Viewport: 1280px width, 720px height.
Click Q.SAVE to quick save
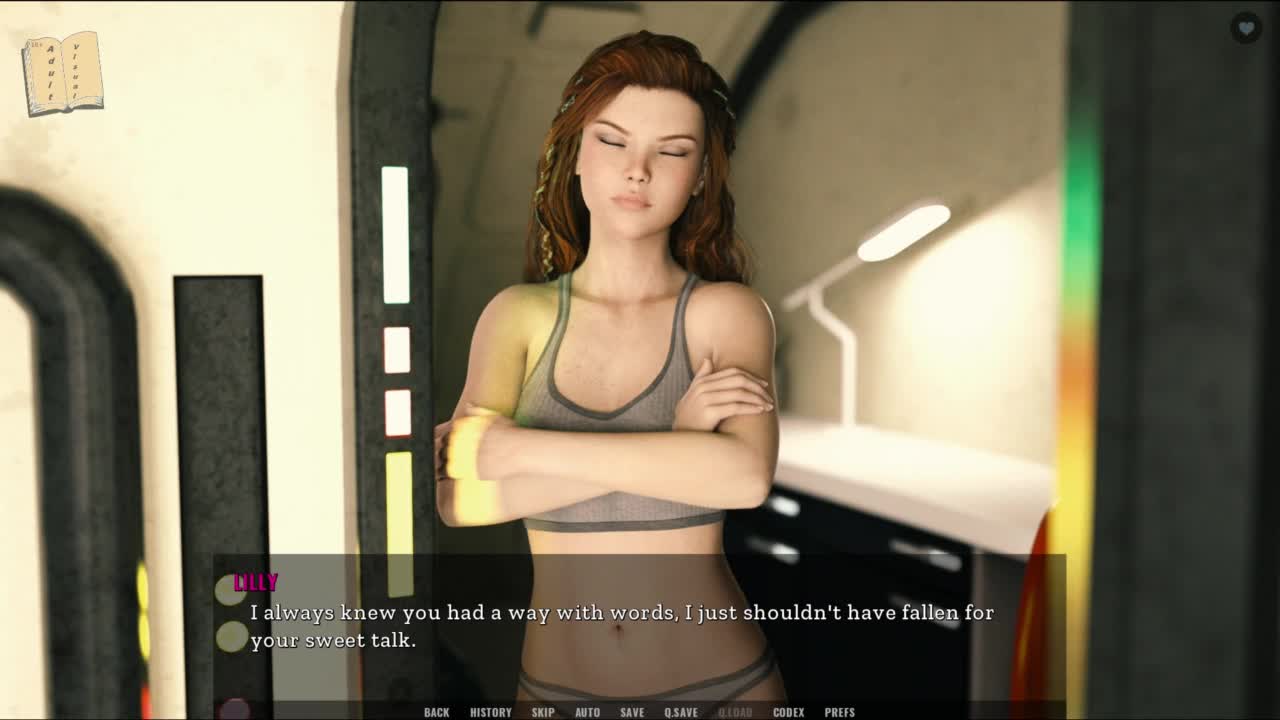[681, 712]
